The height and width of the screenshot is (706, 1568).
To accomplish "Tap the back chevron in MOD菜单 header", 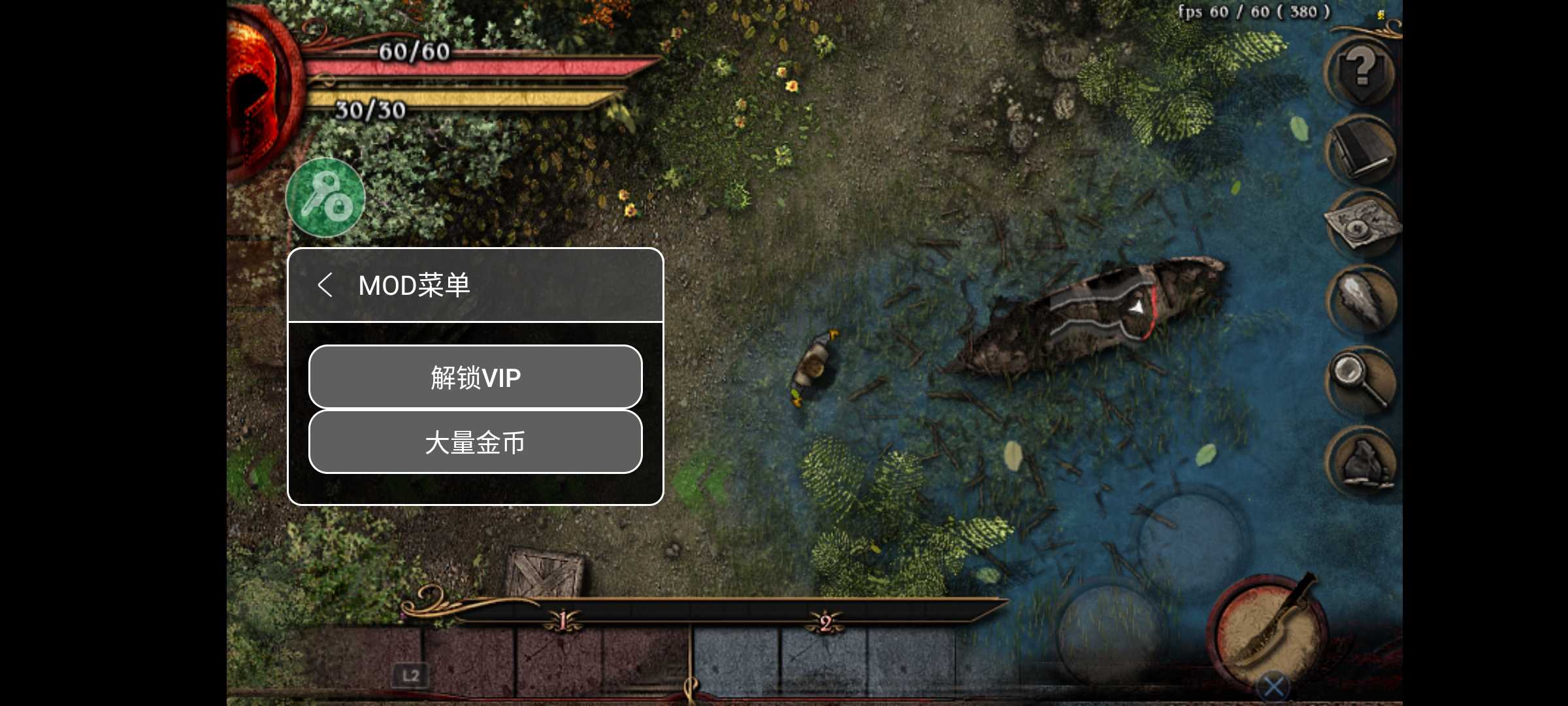I will (x=326, y=285).
